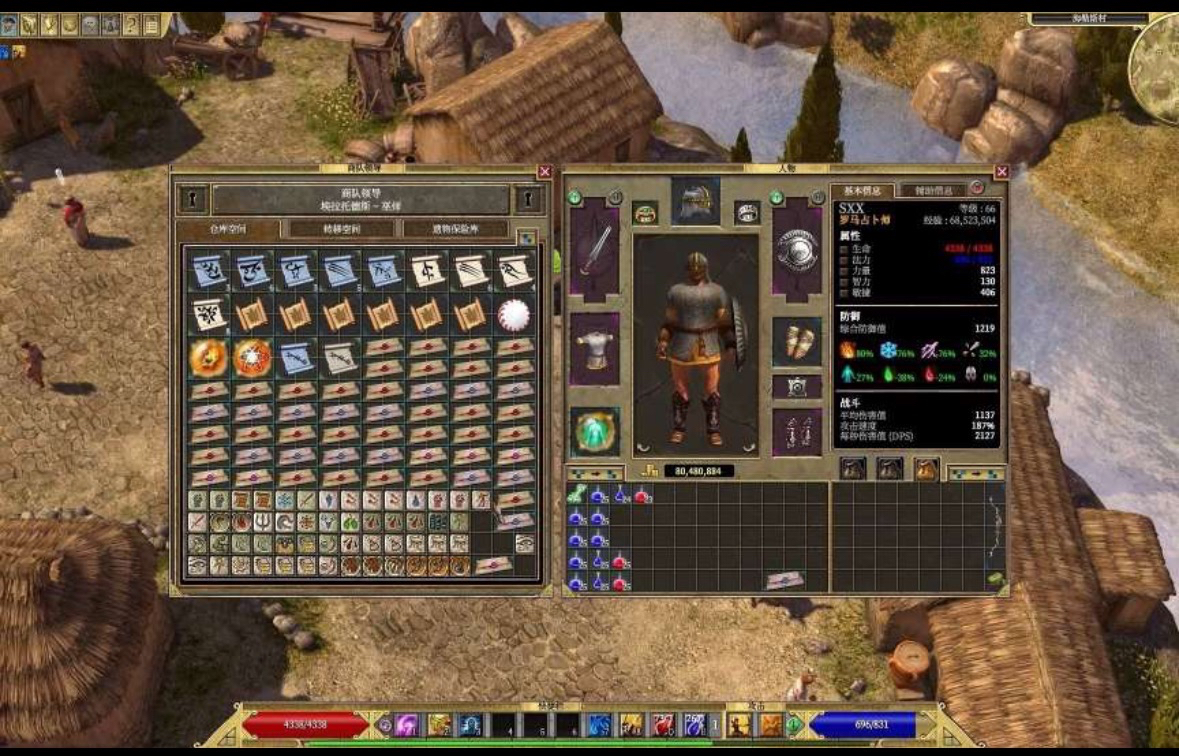Viewport: 1179px width, 756px height.
Task: Open the question mark help button
Action: pos(130,24)
